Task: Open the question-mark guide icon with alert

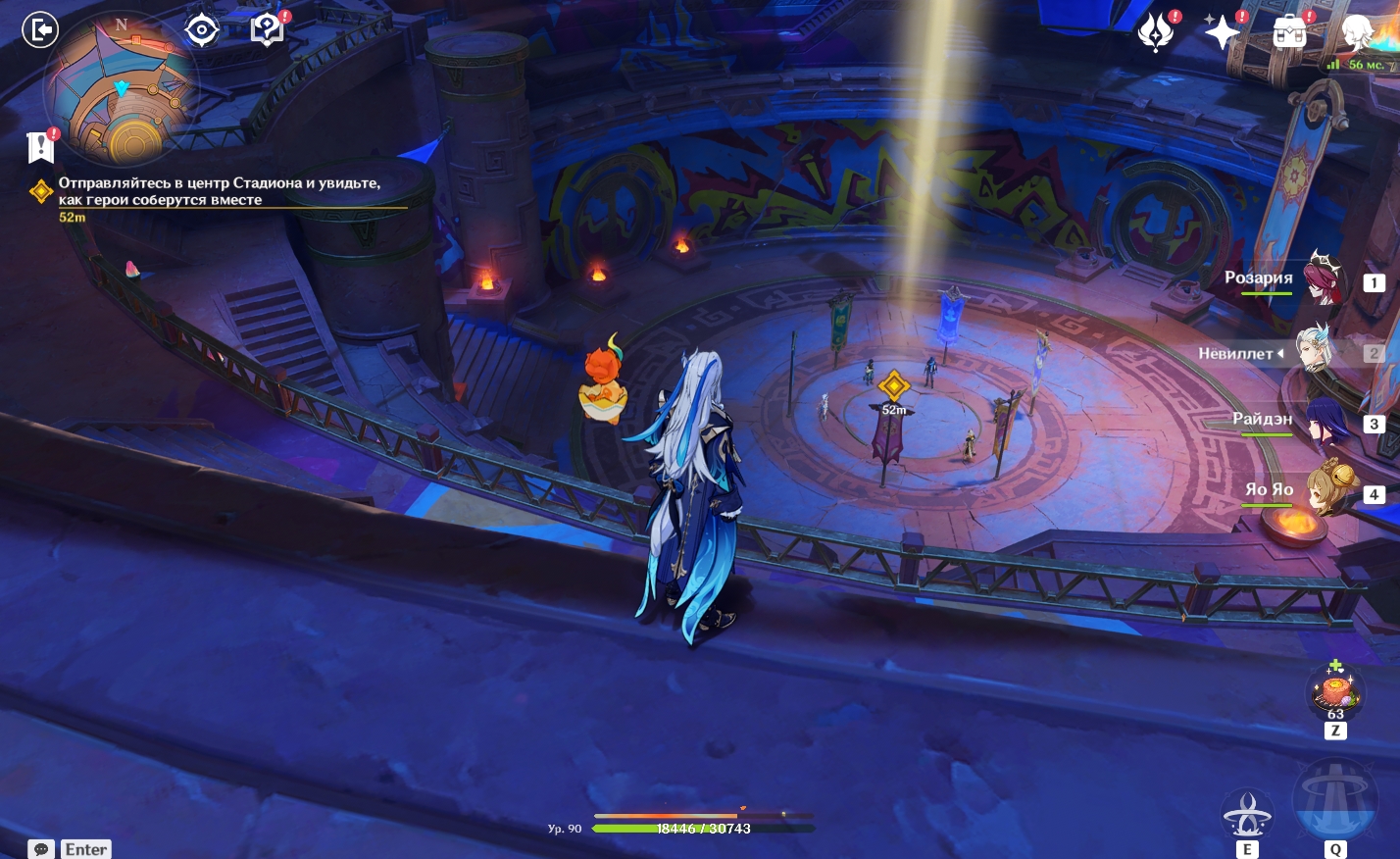Action: pos(267,30)
